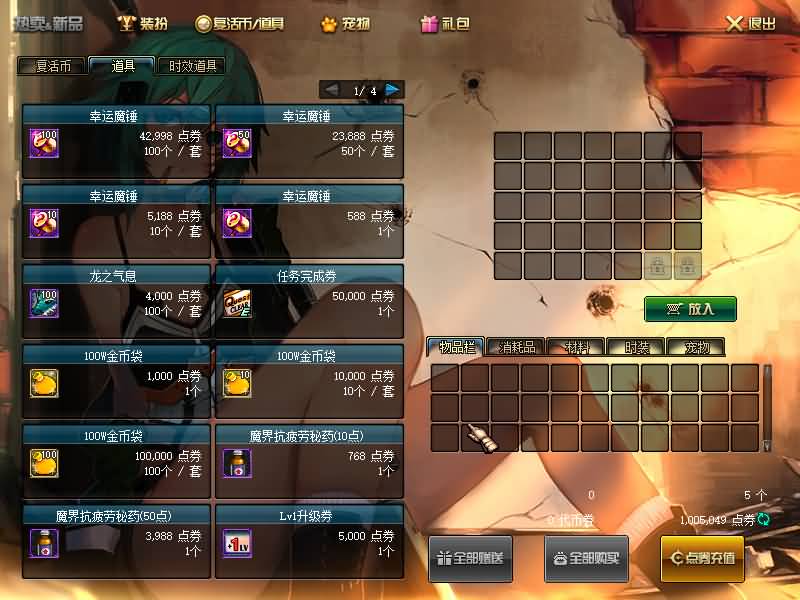Viewport: 800px width, 600px height.
Task: Select the 复活币 sub-tab
Action: [x=52, y=67]
